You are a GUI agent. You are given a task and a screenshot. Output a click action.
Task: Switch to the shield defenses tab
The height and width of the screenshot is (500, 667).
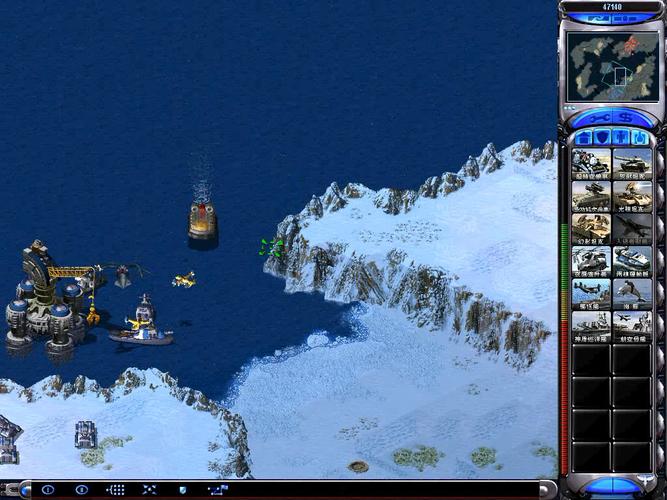(x=603, y=137)
